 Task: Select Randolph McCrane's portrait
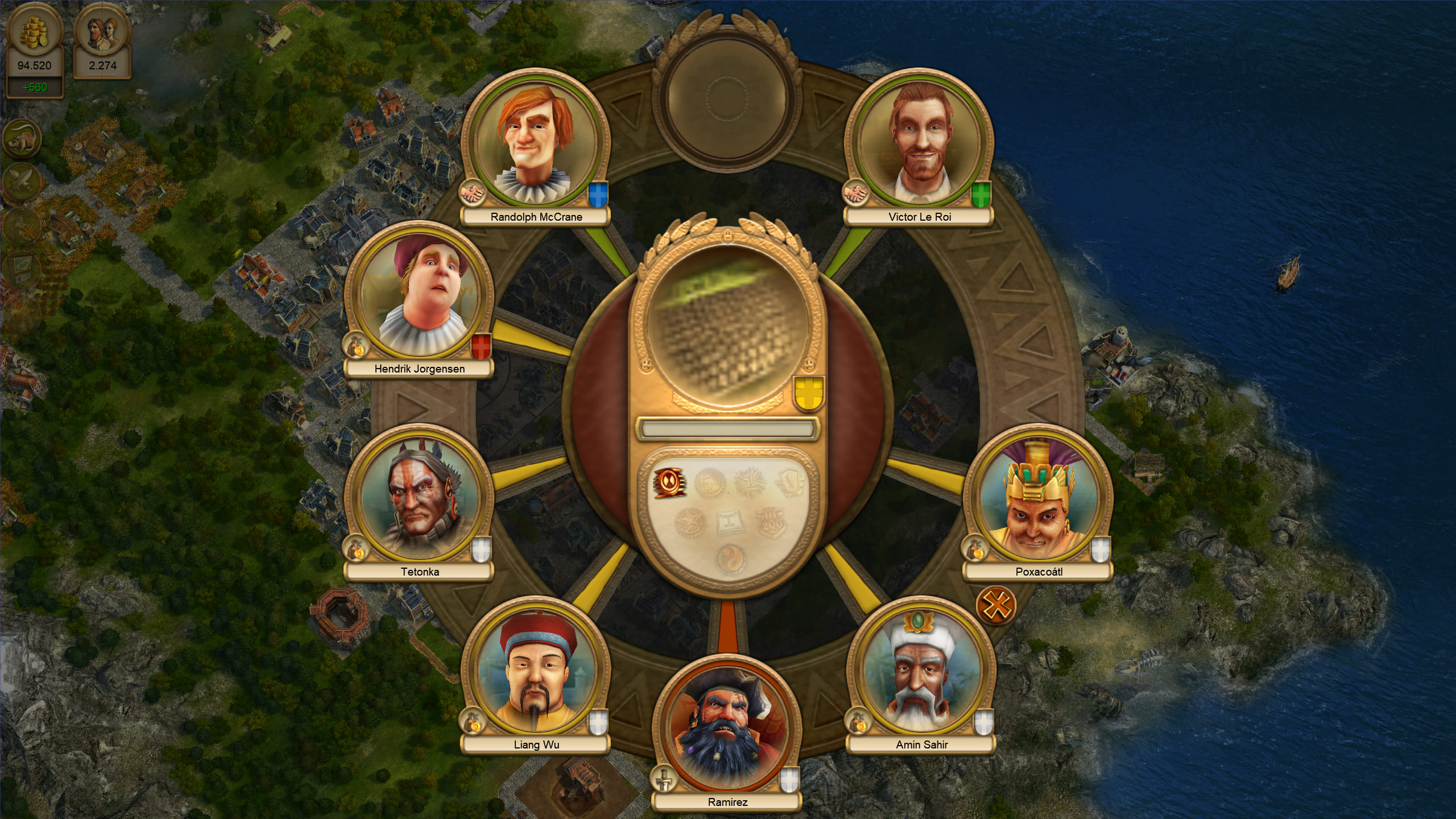pos(535,143)
